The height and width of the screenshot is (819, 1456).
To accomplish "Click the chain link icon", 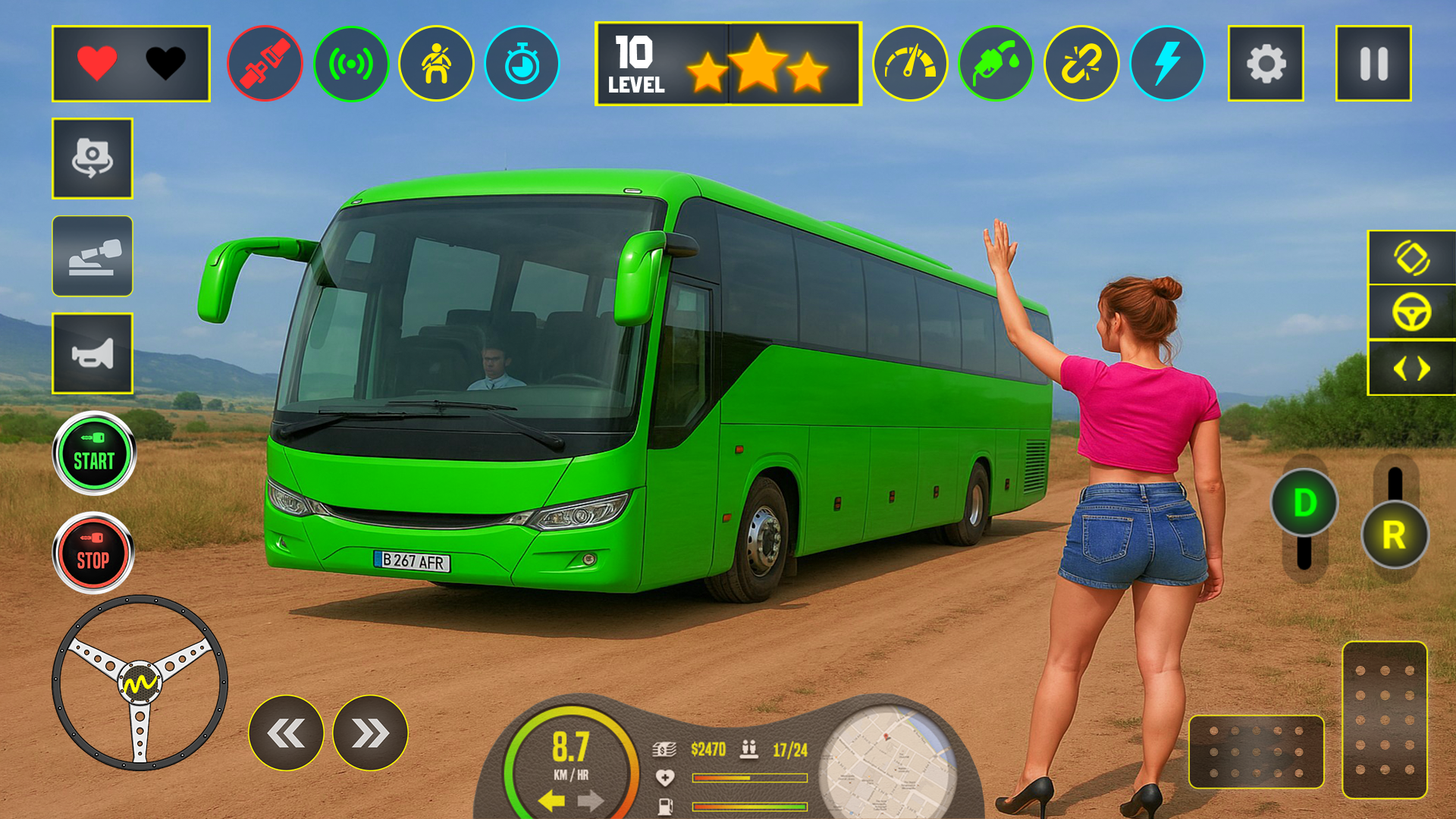I will click(x=1081, y=64).
